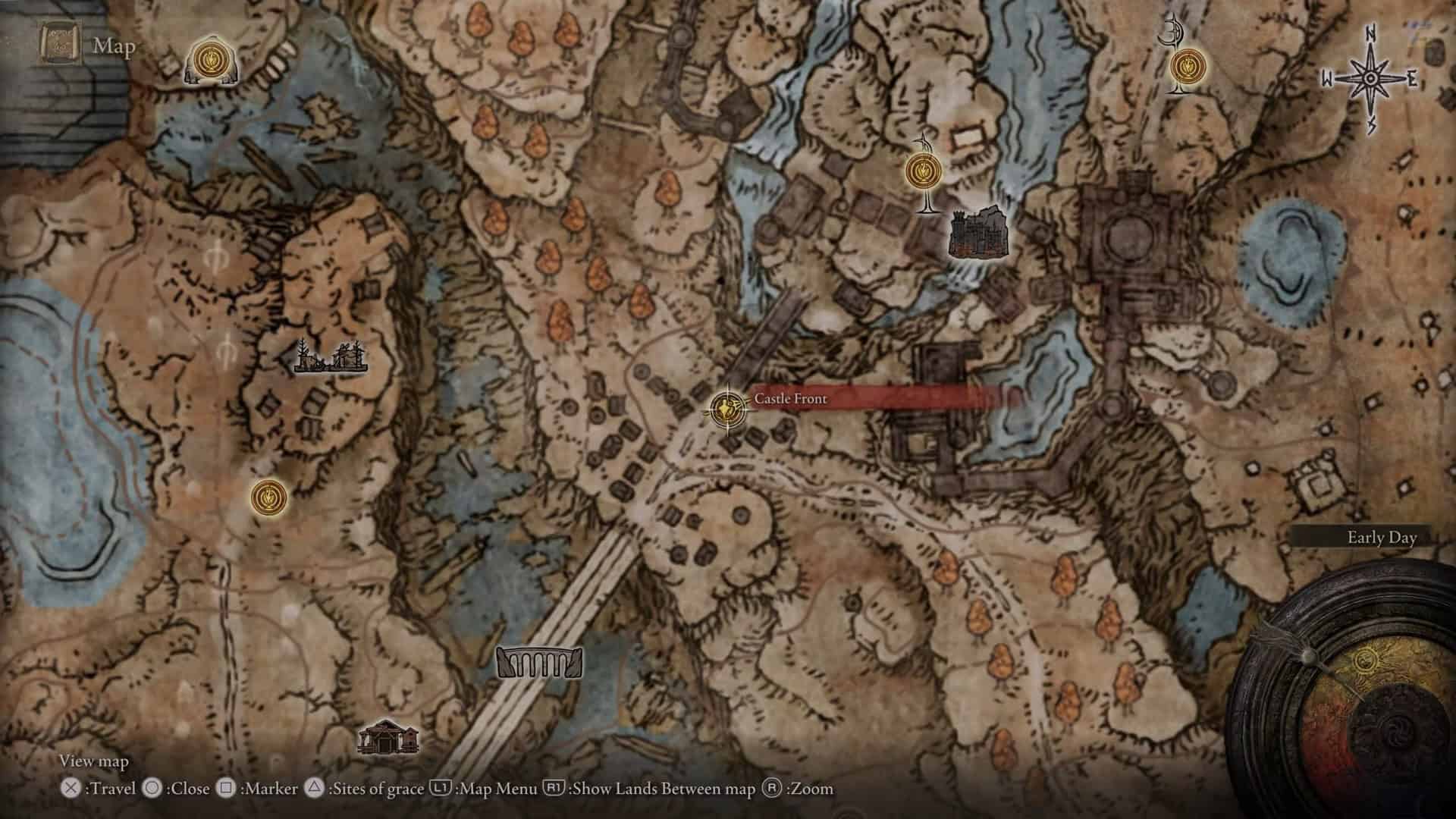Screen dimensions: 1456x819
Task: Select the Castle Front site of grace
Action: 727,409
